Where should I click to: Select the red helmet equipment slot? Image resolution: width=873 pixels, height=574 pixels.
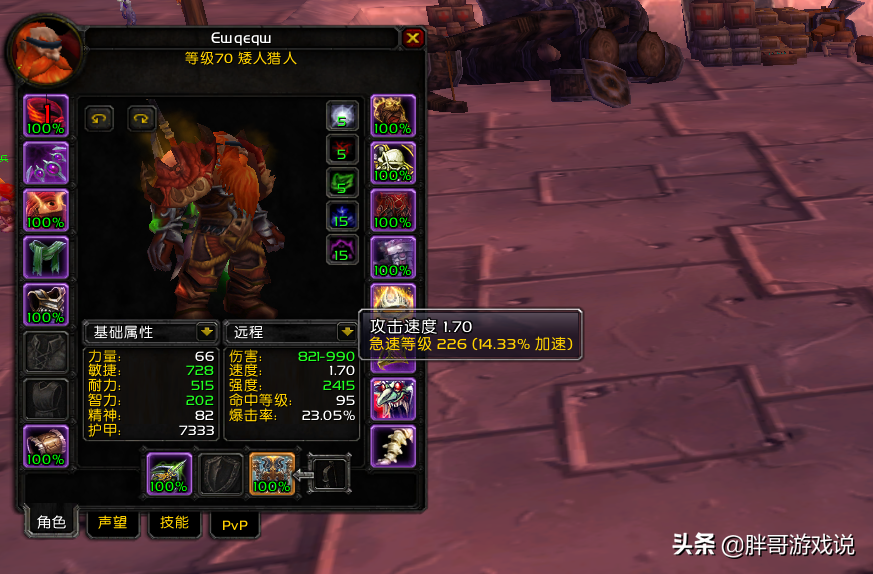point(46,116)
